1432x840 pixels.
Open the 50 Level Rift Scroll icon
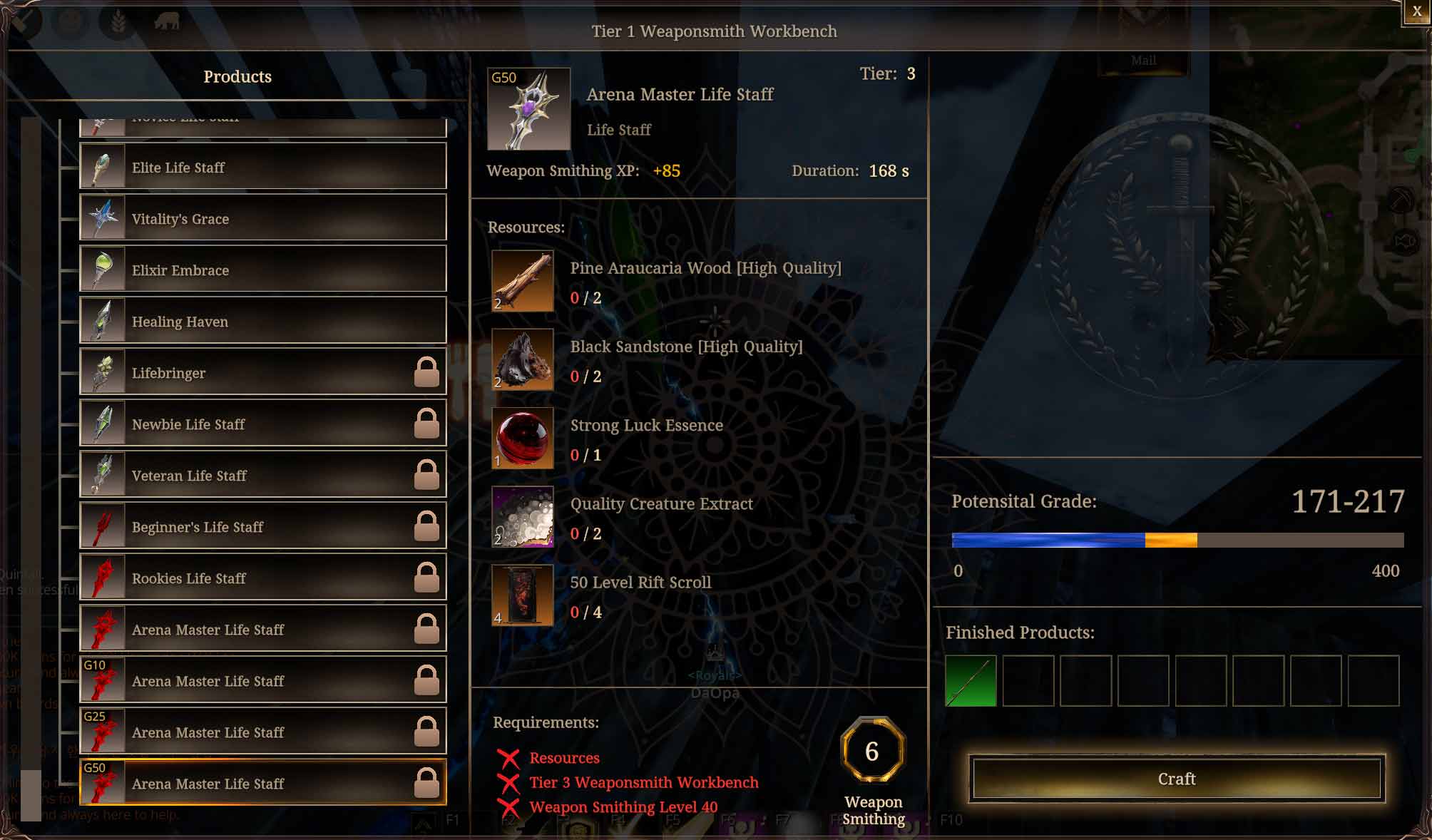[x=522, y=595]
